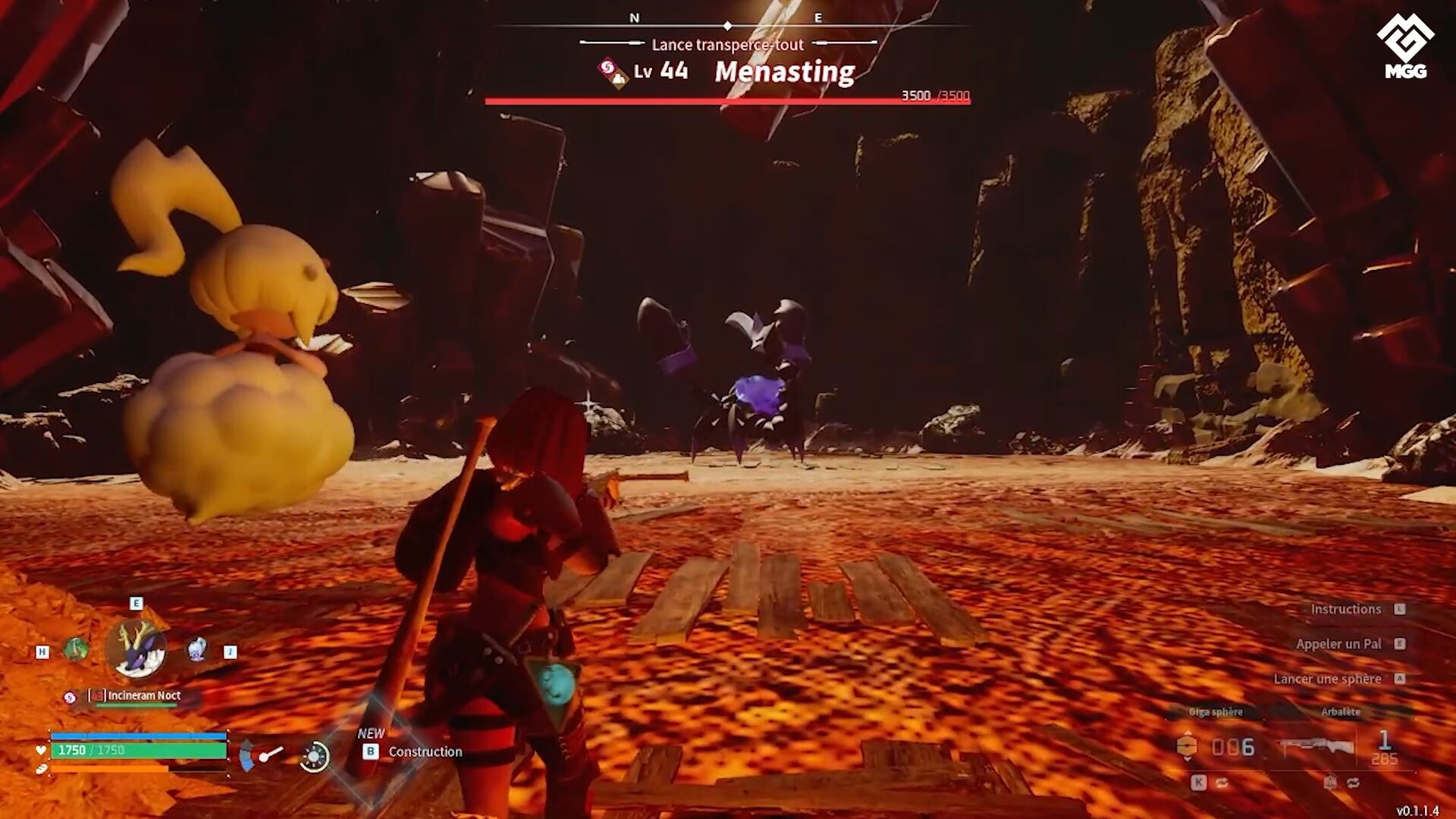The width and height of the screenshot is (1456, 819).
Task: Click the day-night sun clock icon
Action: (x=314, y=756)
